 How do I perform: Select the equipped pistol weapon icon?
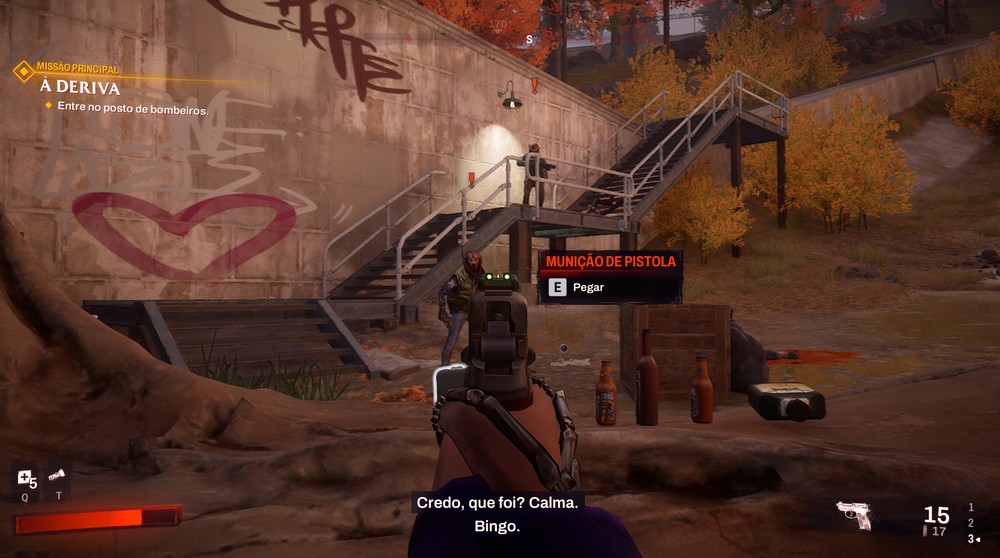pyautogui.click(x=854, y=514)
